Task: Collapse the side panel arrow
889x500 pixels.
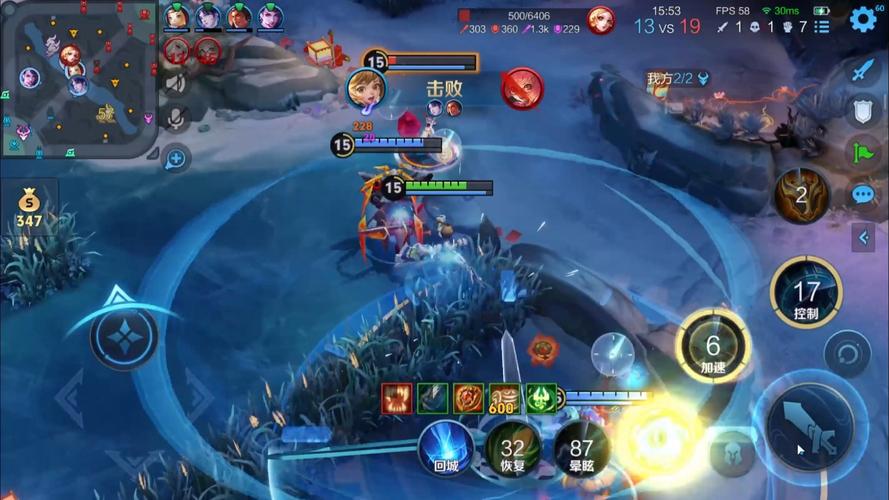Action: click(863, 237)
